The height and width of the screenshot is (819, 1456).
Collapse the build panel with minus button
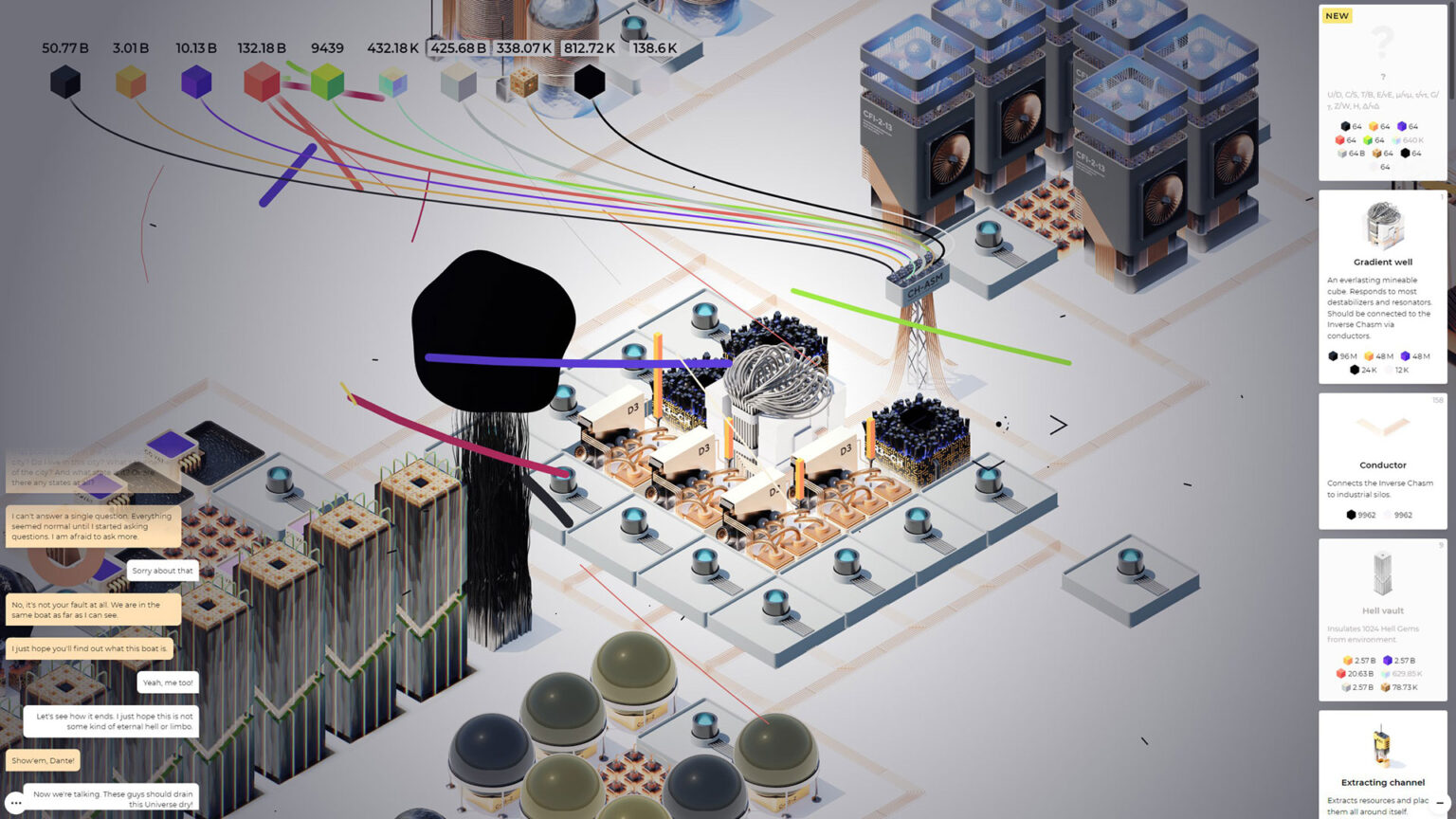tap(1440, 803)
